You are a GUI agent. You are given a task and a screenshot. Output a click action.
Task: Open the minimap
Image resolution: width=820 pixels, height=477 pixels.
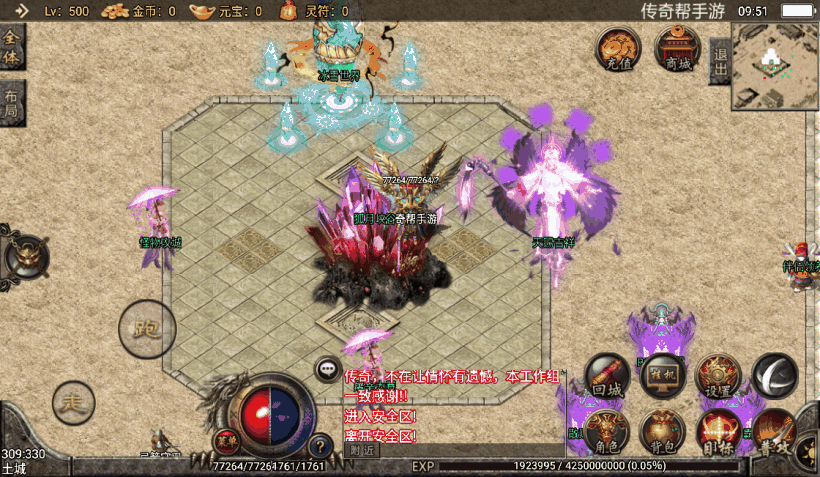tap(774, 64)
